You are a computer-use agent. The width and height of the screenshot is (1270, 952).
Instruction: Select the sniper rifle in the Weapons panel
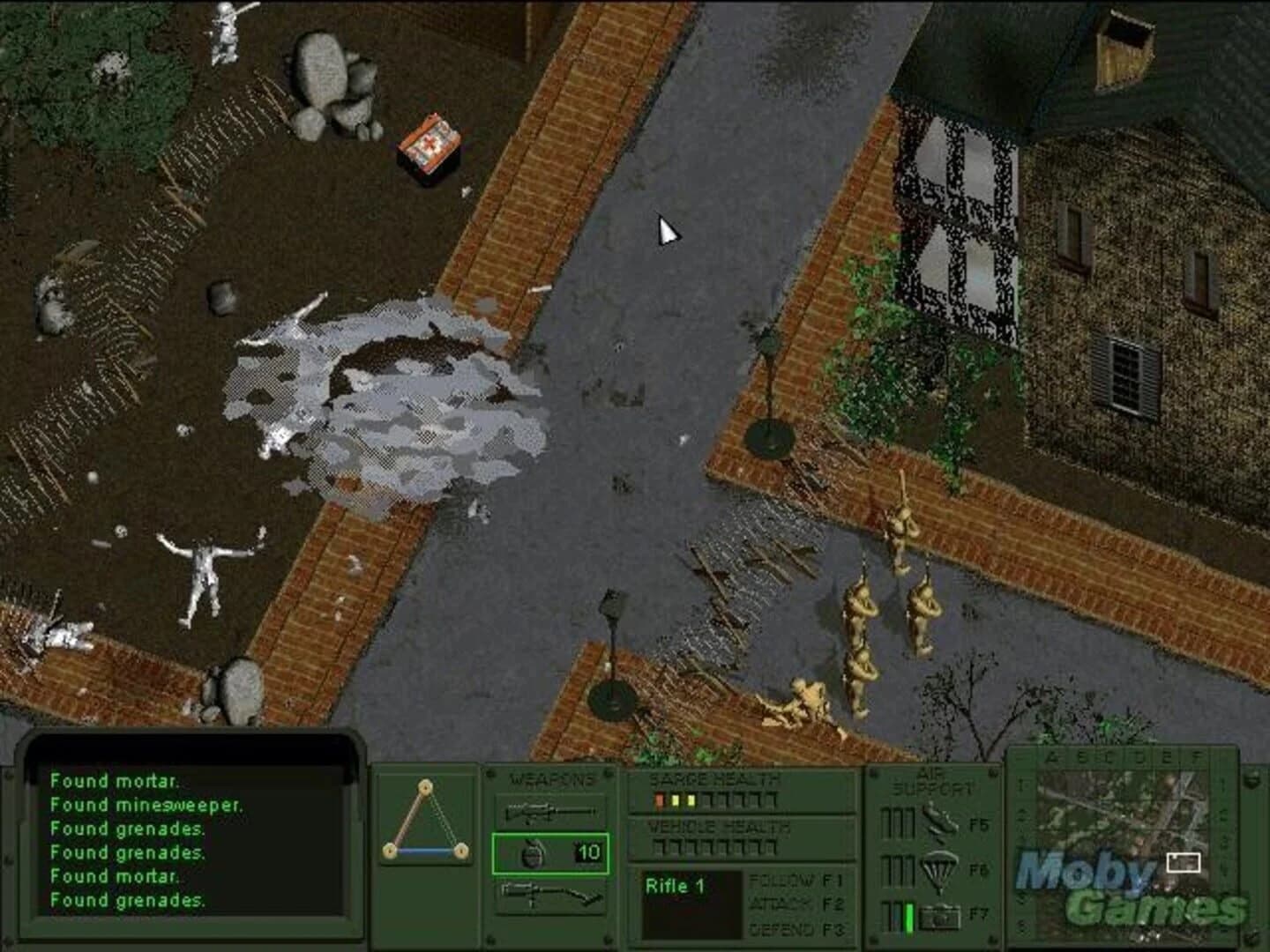[x=551, y=809]
